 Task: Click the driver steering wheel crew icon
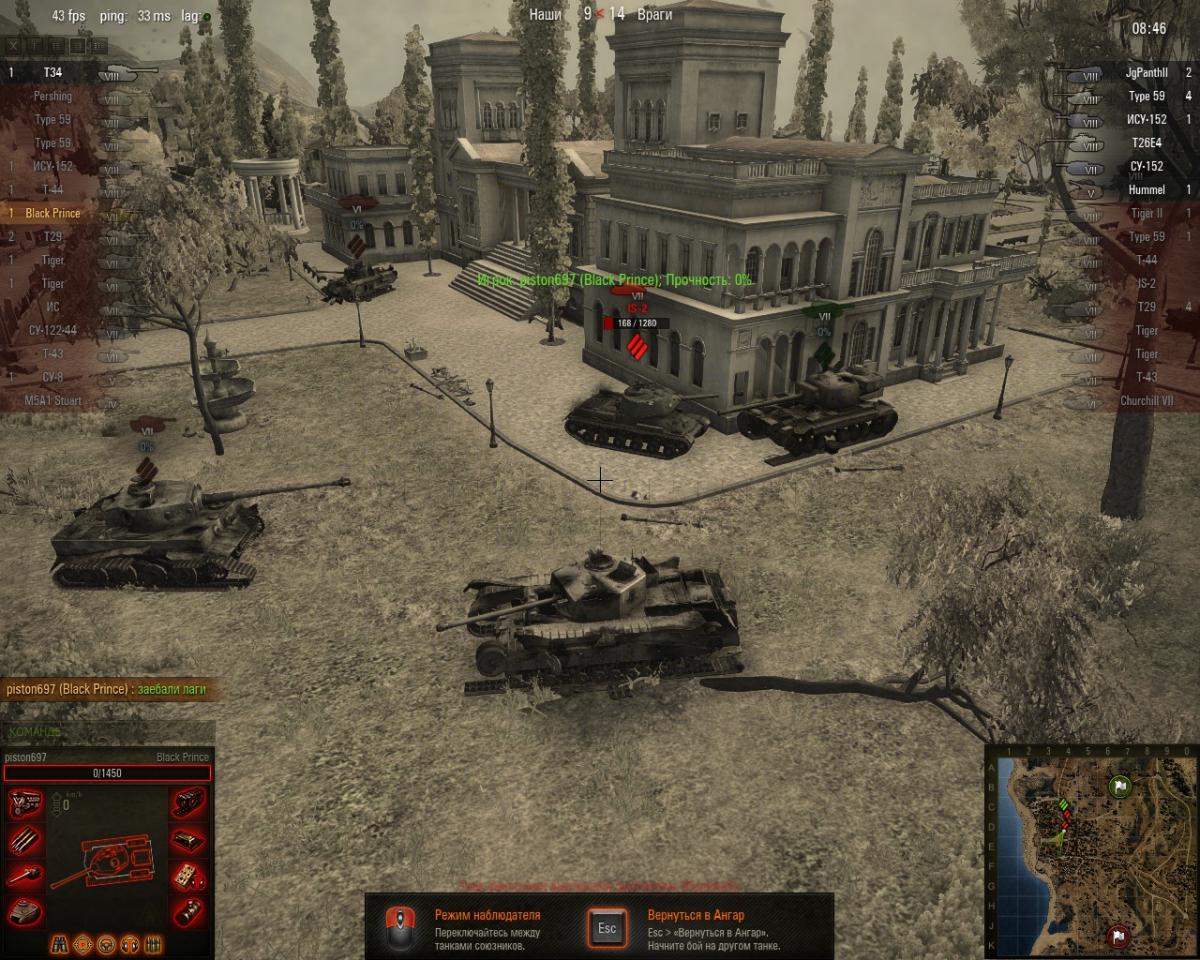tap(107, 943)
